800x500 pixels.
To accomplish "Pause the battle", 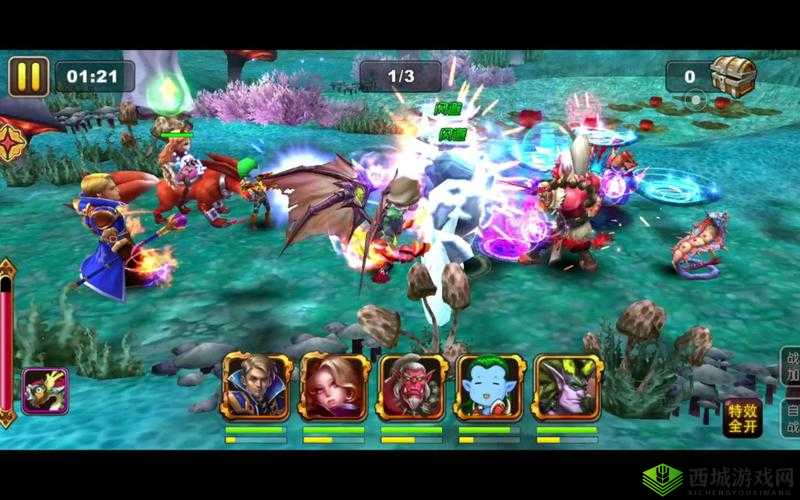I will tap(29, 76).
